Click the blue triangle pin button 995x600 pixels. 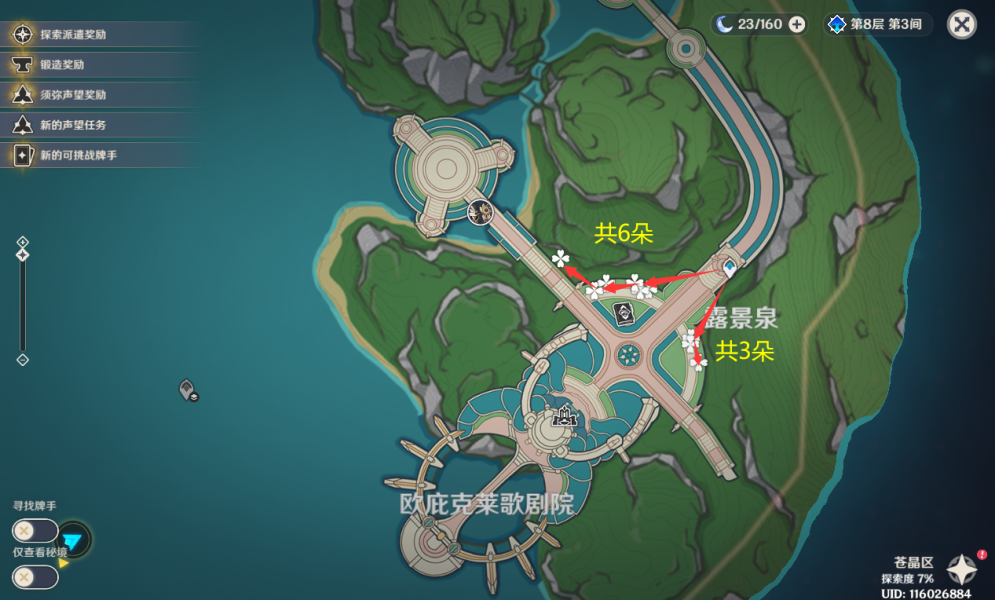point(73,540)
